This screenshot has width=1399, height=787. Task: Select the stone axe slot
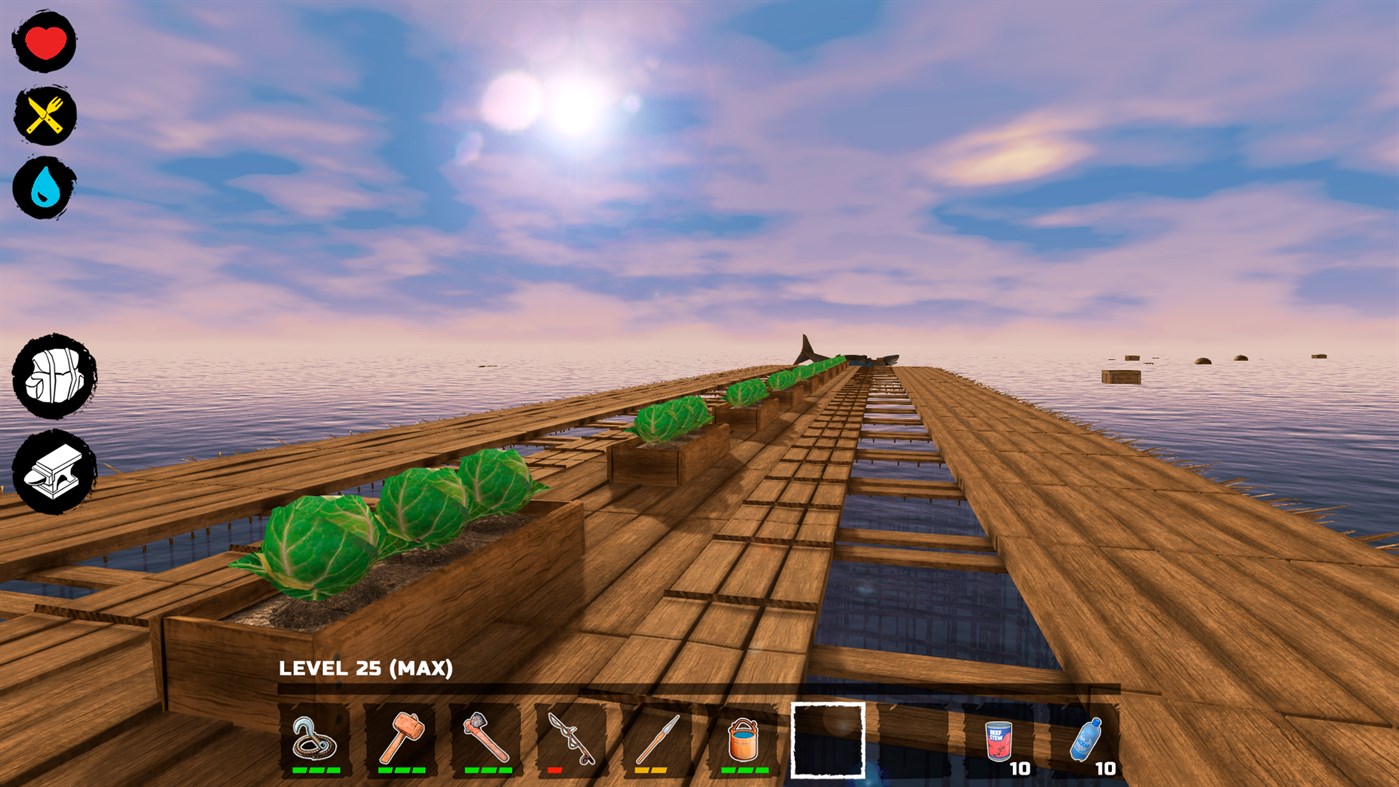486,740
